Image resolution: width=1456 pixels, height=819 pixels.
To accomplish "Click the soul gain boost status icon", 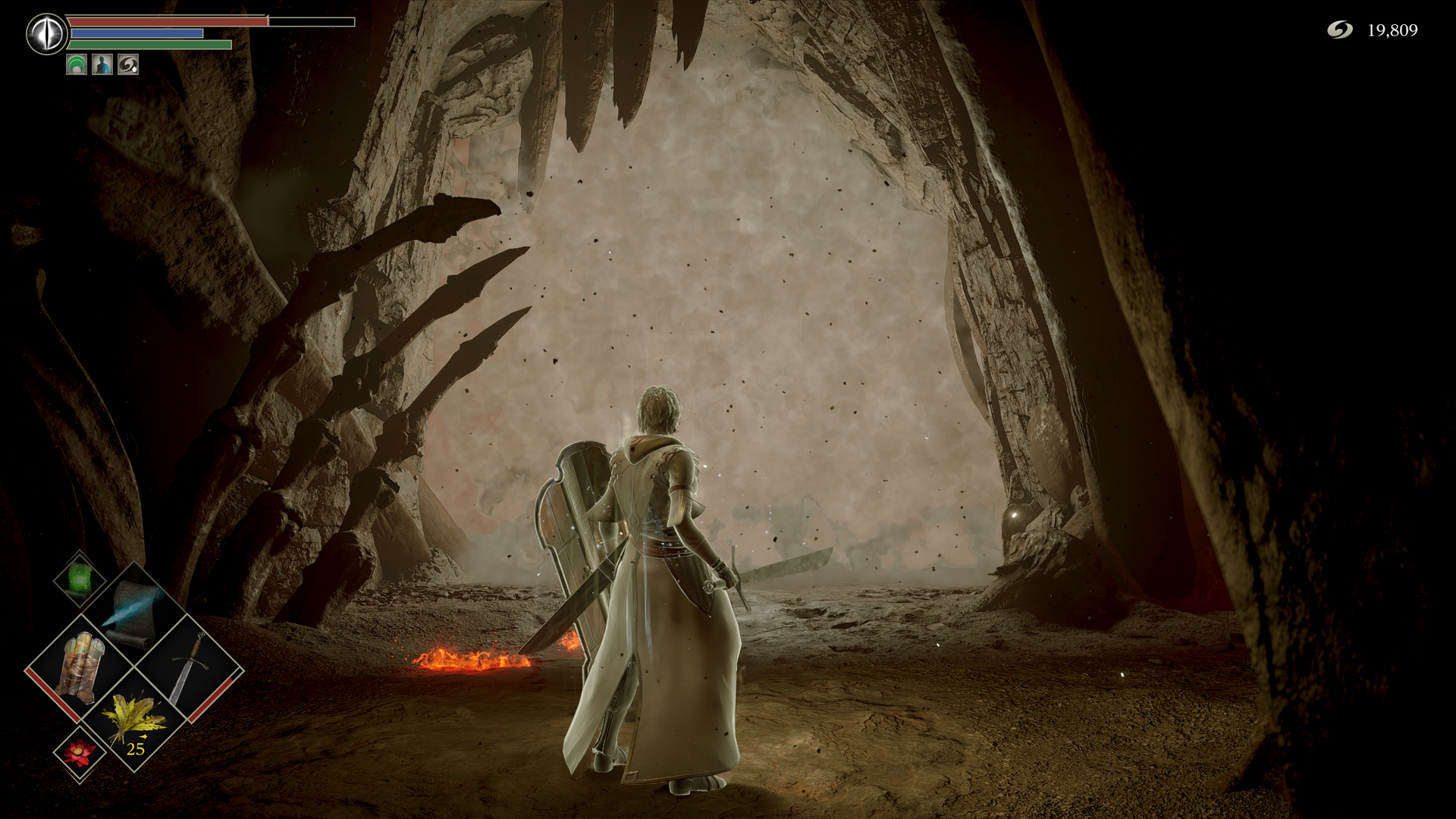I will [x=128, y=65].
